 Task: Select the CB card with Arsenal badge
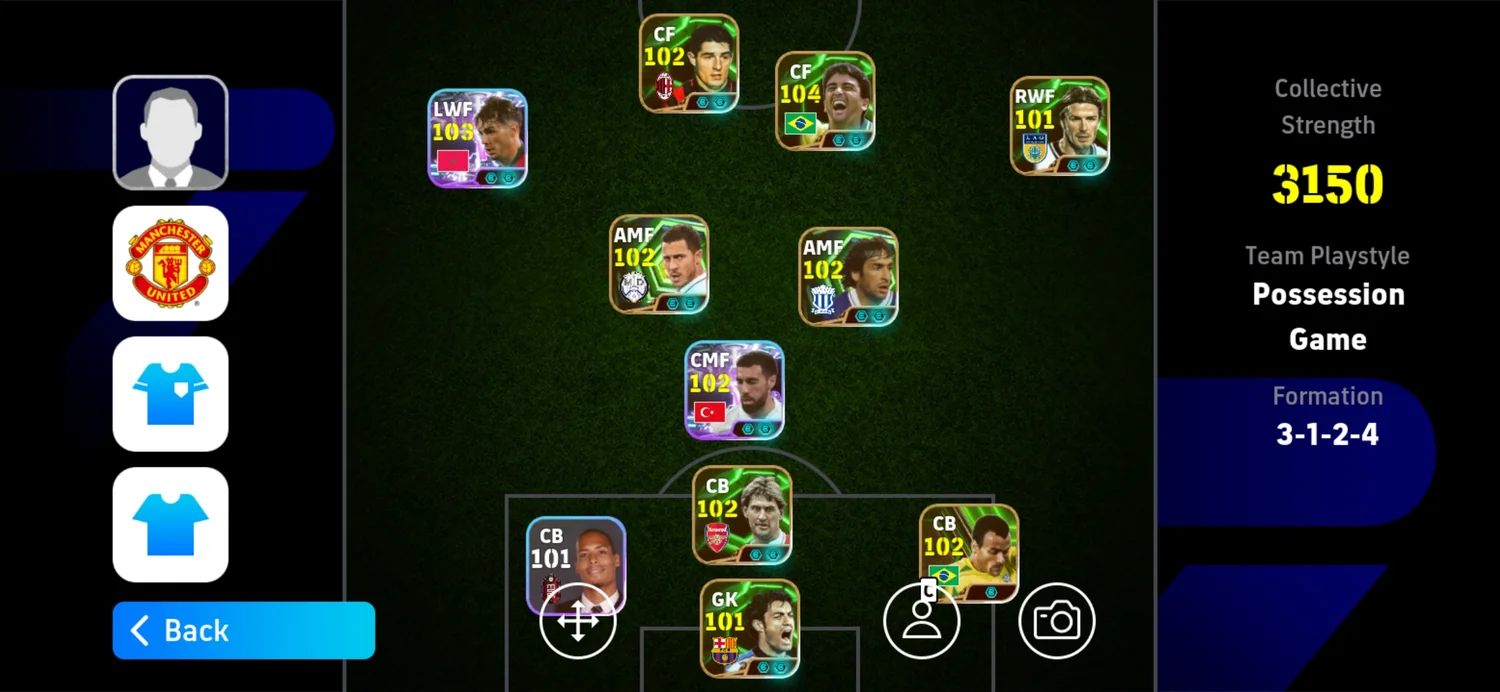click(x=742, y=514)
